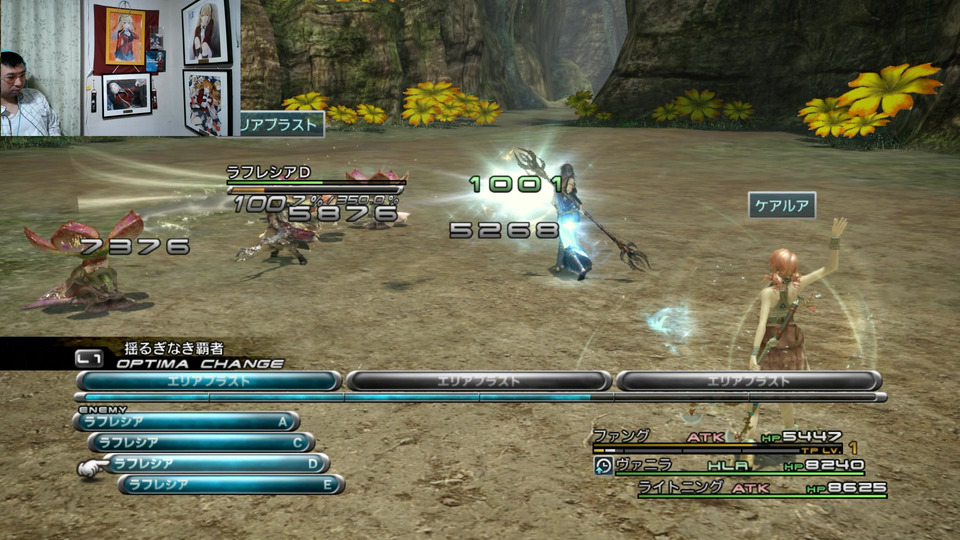Target ラフレシア D in the enemy list
Image resolution: width=960 pixels, height=540 pixels.
coord(216,463)
